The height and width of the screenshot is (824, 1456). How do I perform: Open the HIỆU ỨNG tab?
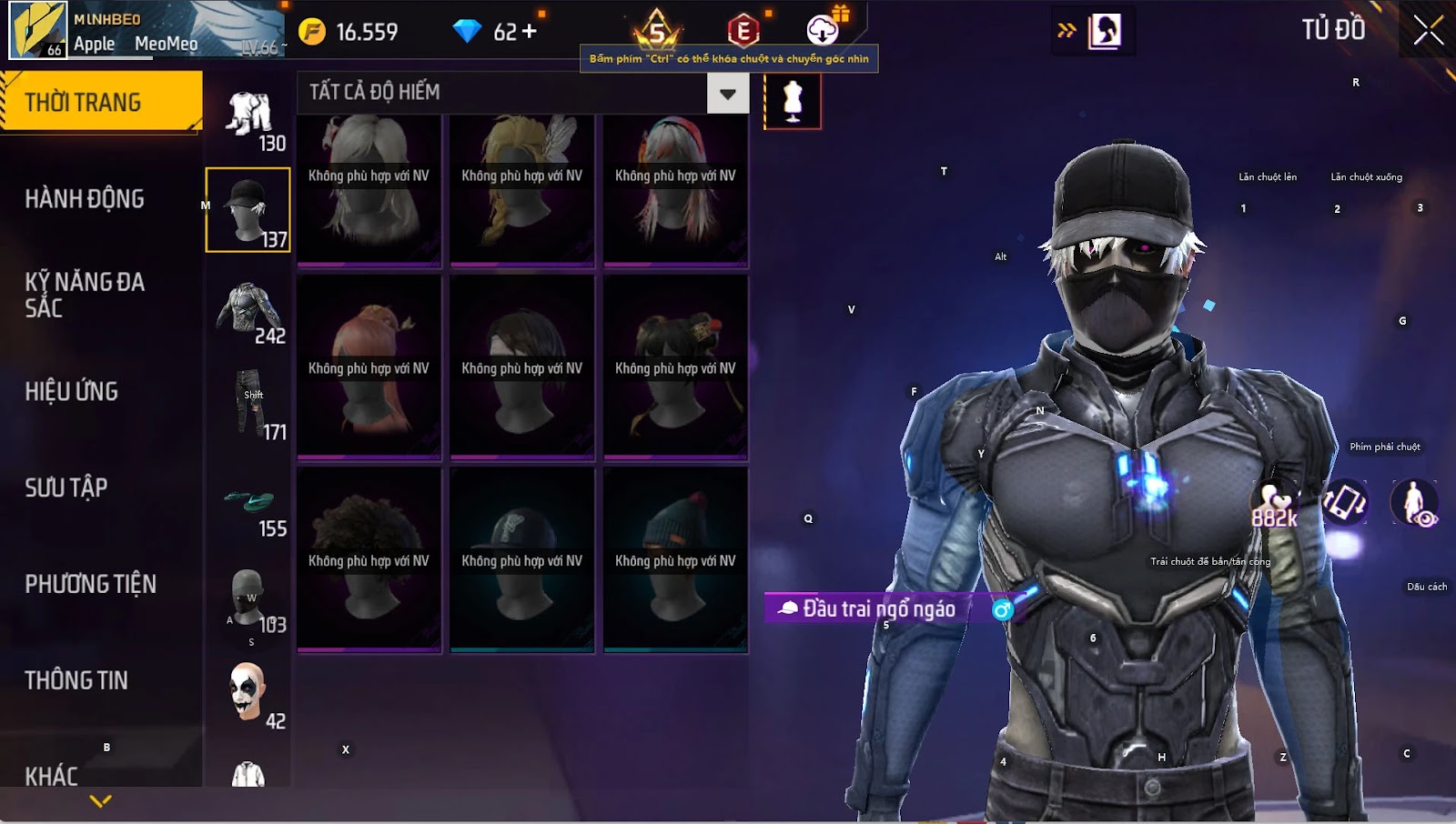72,391
